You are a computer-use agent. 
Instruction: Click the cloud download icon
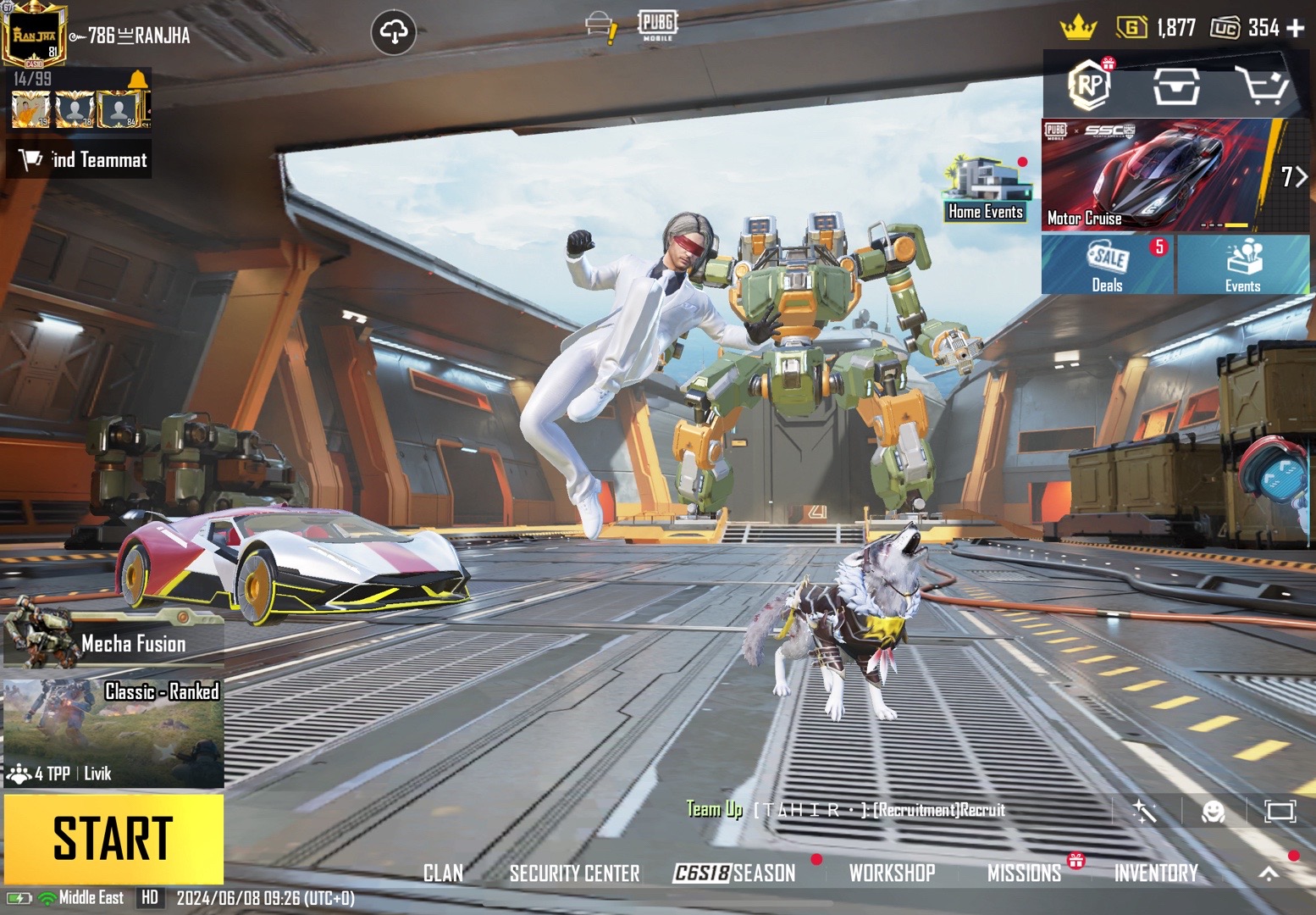tap(393, 33)
